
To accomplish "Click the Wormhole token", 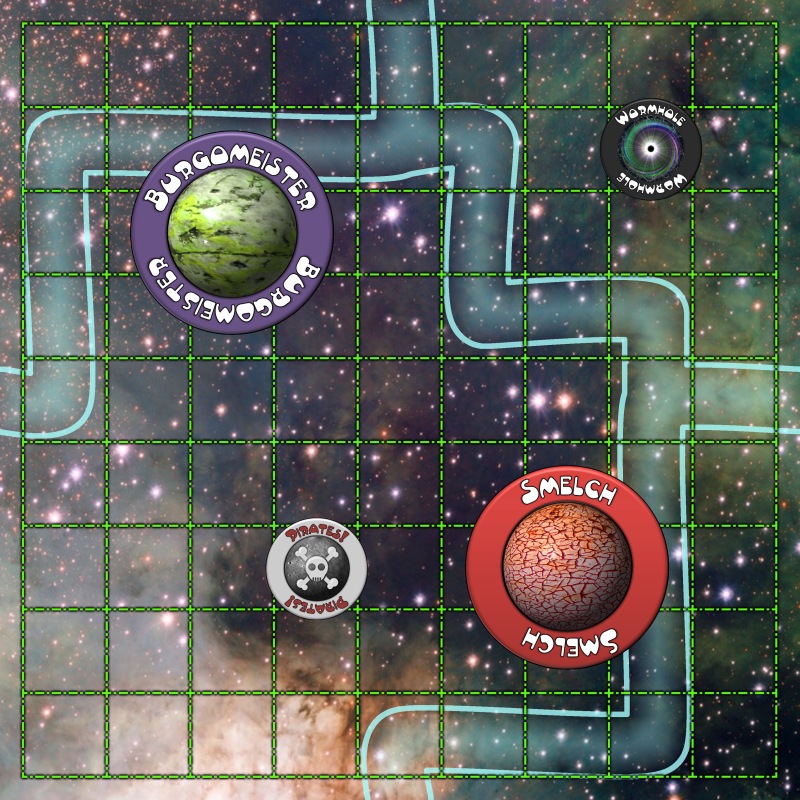I will [x=651, y=150].
